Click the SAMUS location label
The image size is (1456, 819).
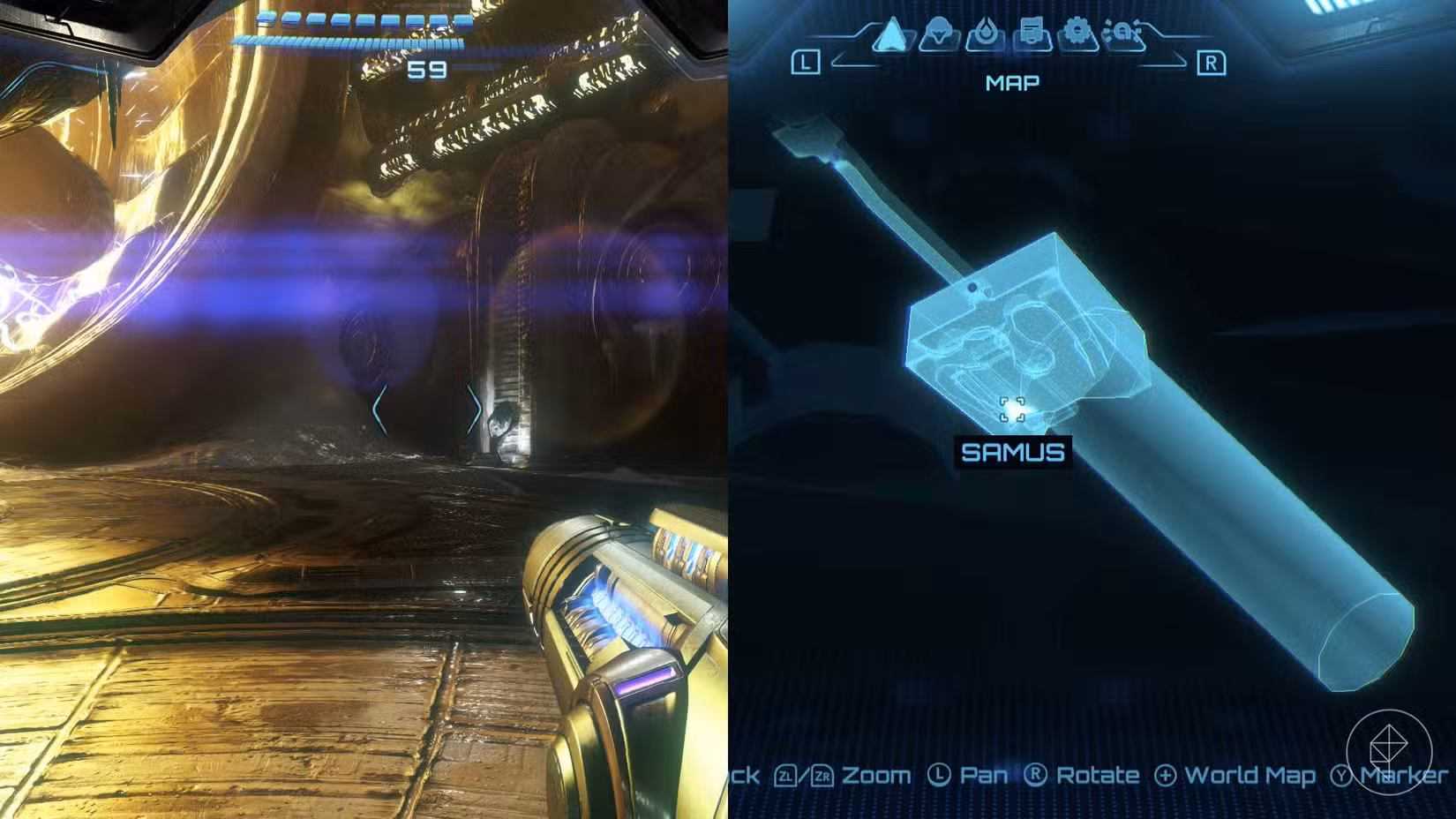pos(1015,453)
